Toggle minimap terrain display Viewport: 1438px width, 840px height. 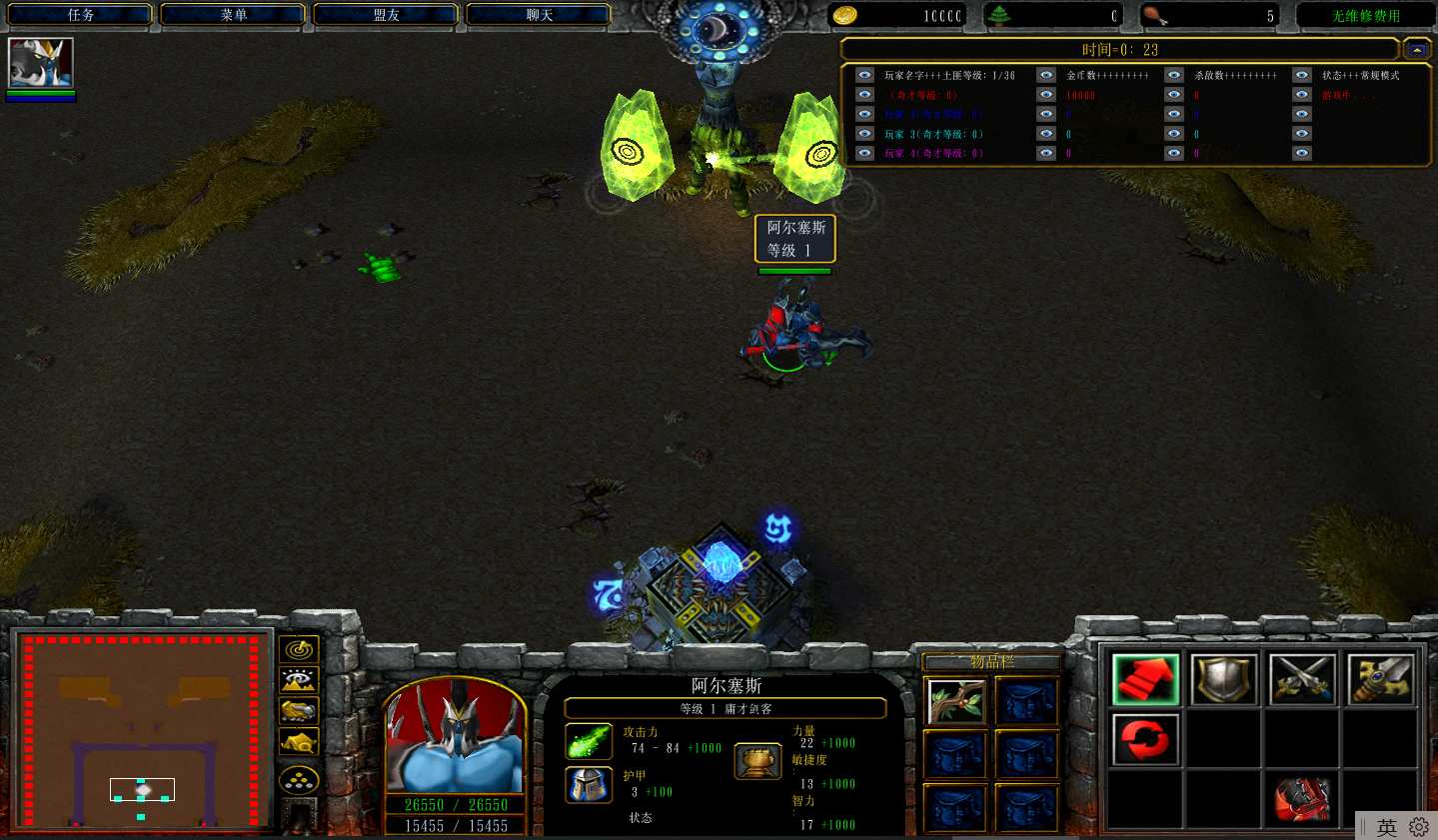click(300, 681)
